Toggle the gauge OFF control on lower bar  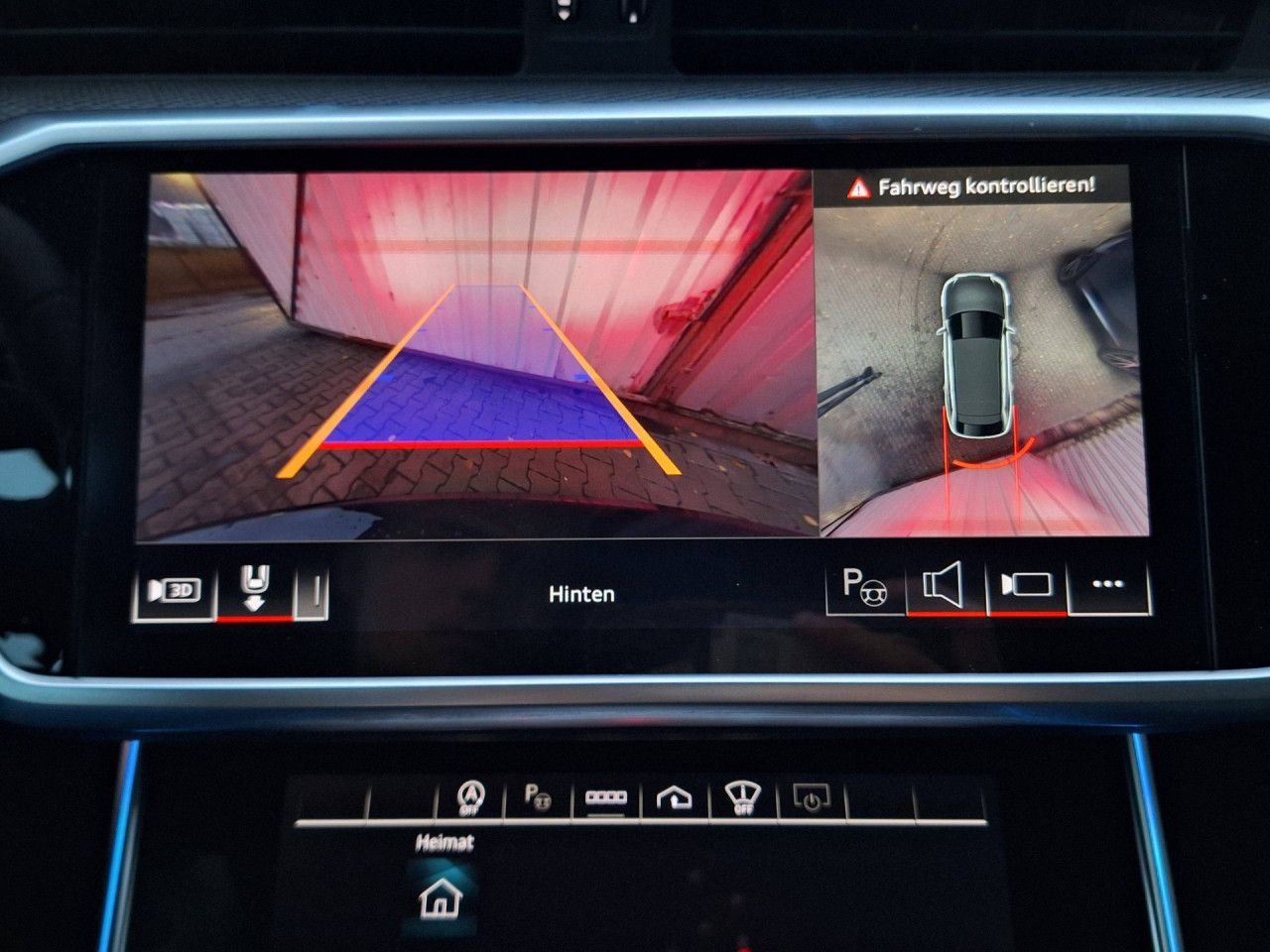click(742, 794)
